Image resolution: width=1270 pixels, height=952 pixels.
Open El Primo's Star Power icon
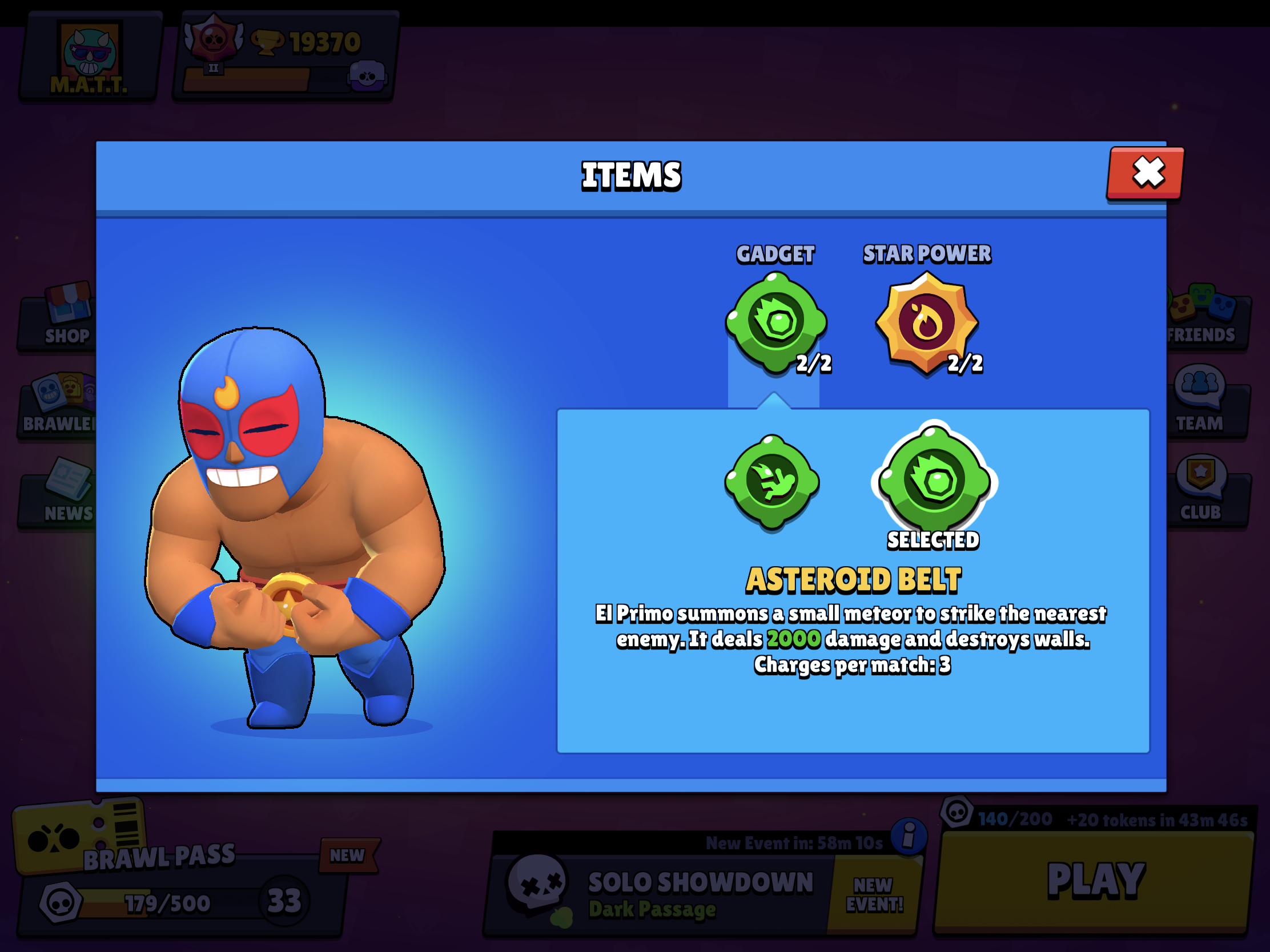[927, 322]
